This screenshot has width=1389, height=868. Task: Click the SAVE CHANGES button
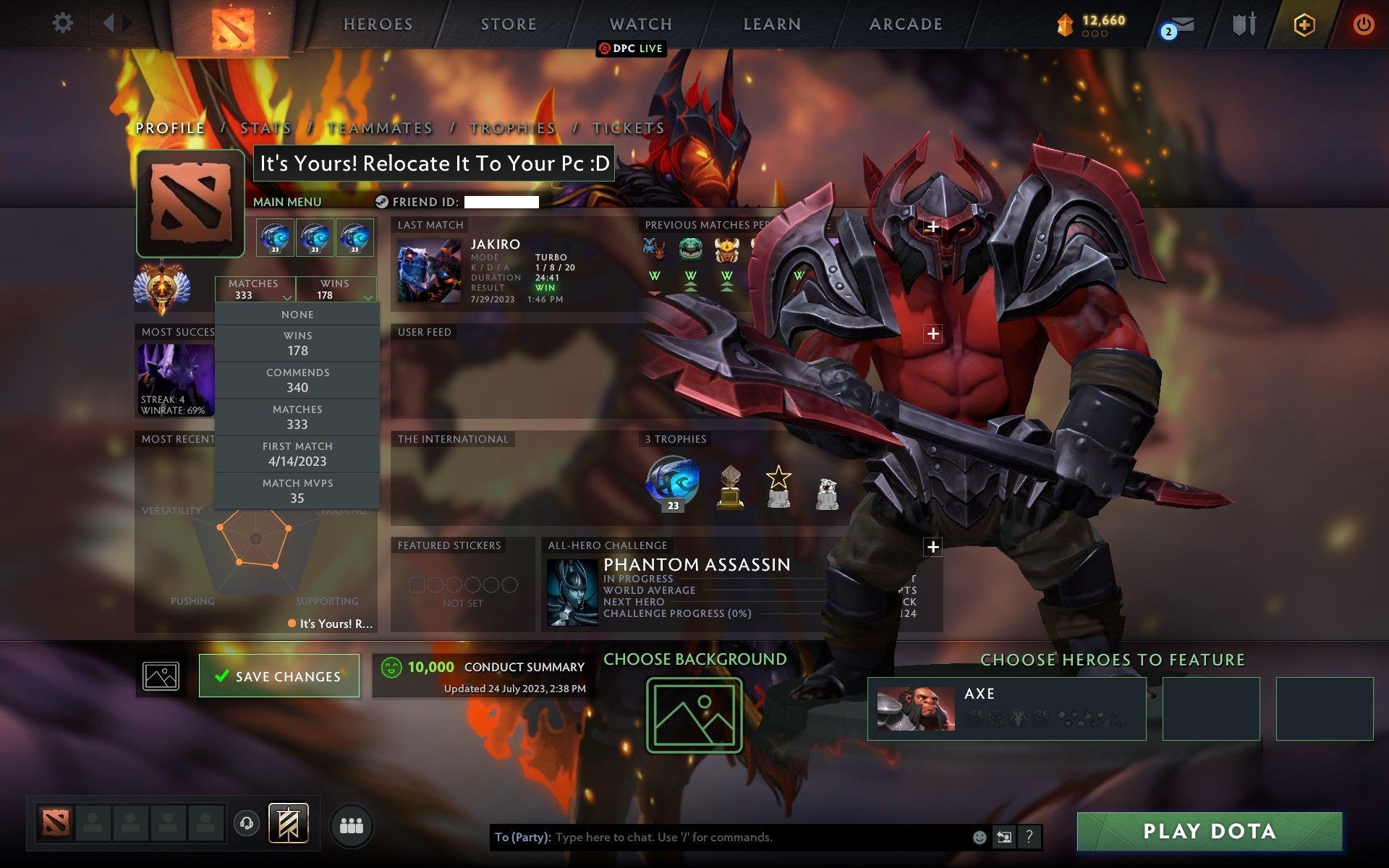click(279, 676)
